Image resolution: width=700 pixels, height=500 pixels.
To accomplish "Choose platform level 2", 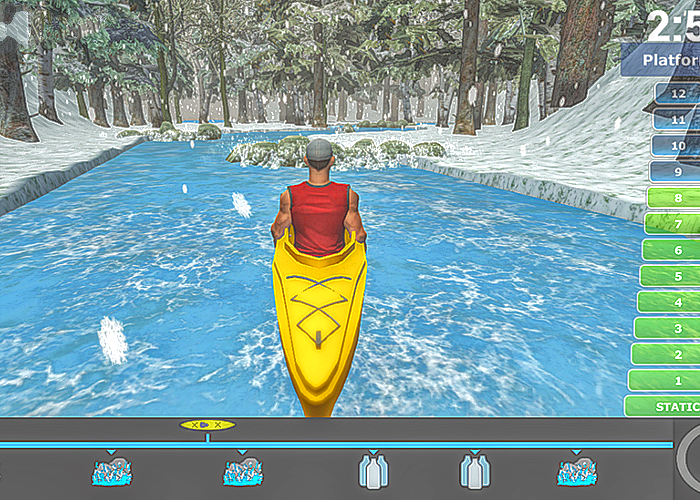I will coord(666,354).
